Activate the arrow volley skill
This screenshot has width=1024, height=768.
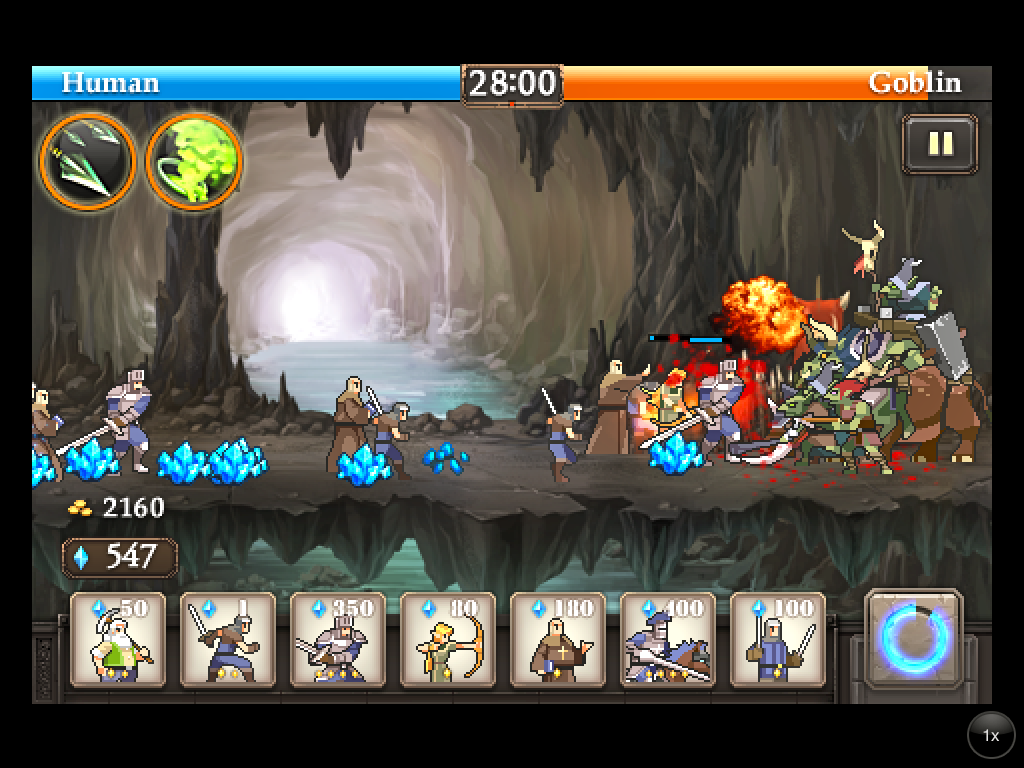click(x=88, y=161)
